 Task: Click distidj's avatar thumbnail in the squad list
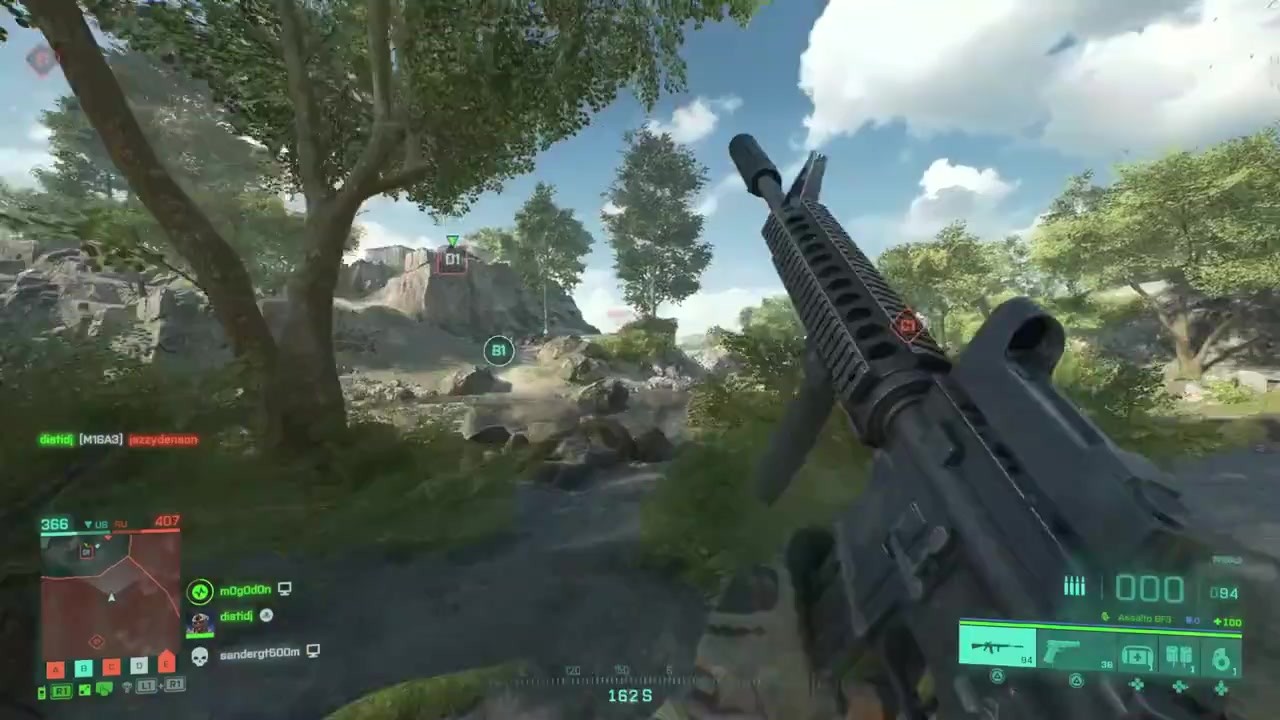pos(199,620)
